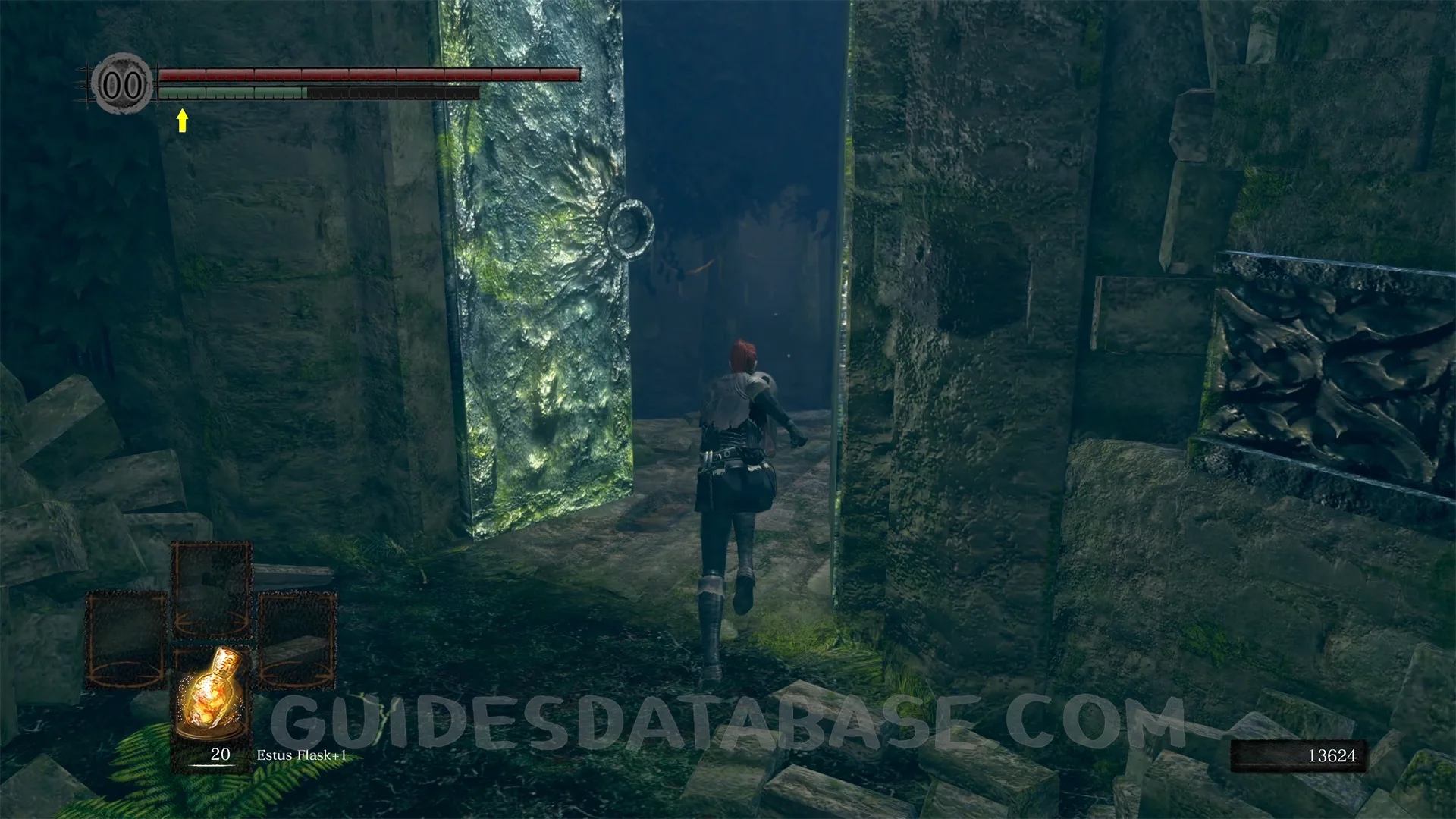
Task: Click the humanity counter emblem
Action: (122, 84)
